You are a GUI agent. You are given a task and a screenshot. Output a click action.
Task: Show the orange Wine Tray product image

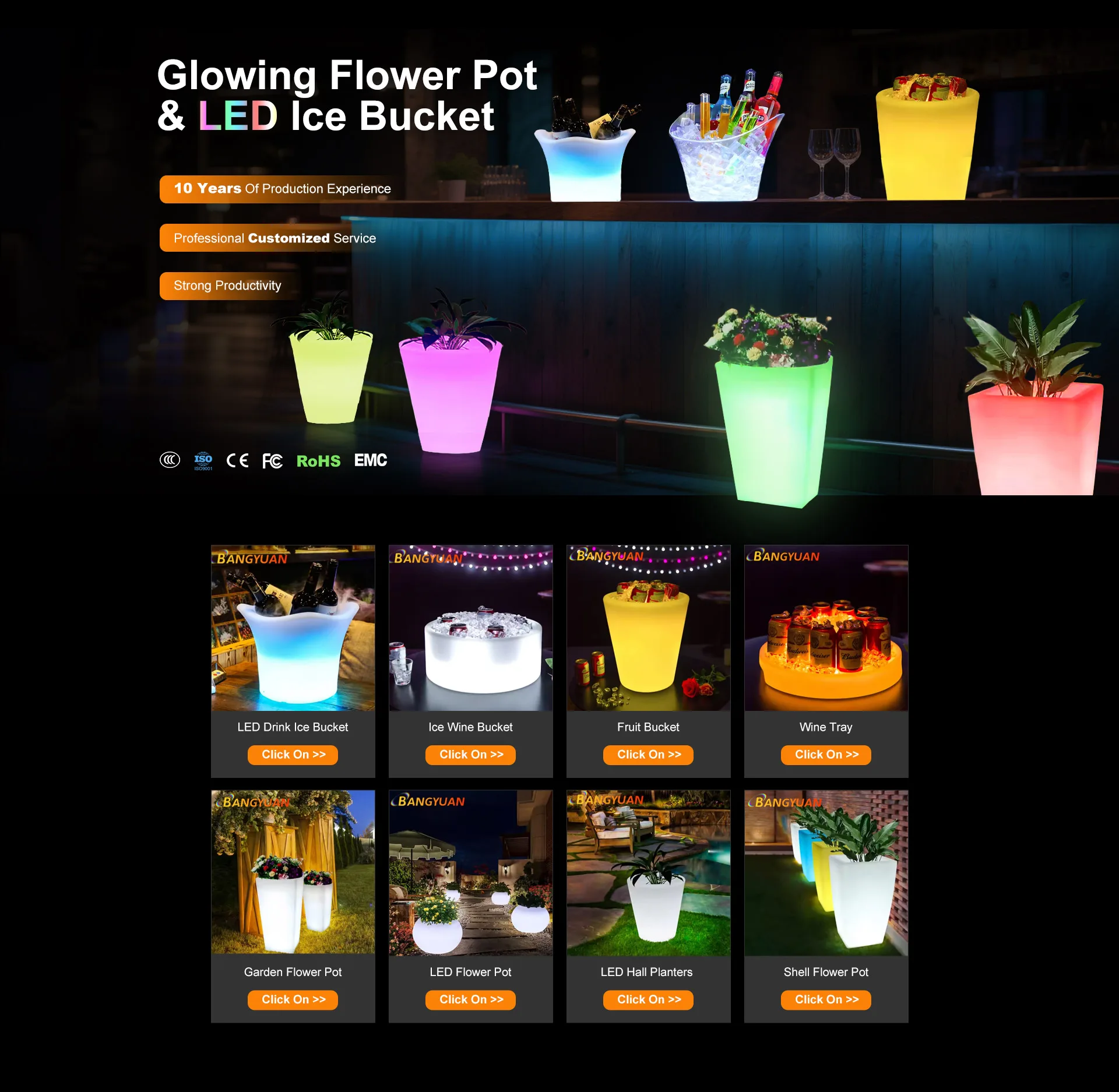(826, 628)
